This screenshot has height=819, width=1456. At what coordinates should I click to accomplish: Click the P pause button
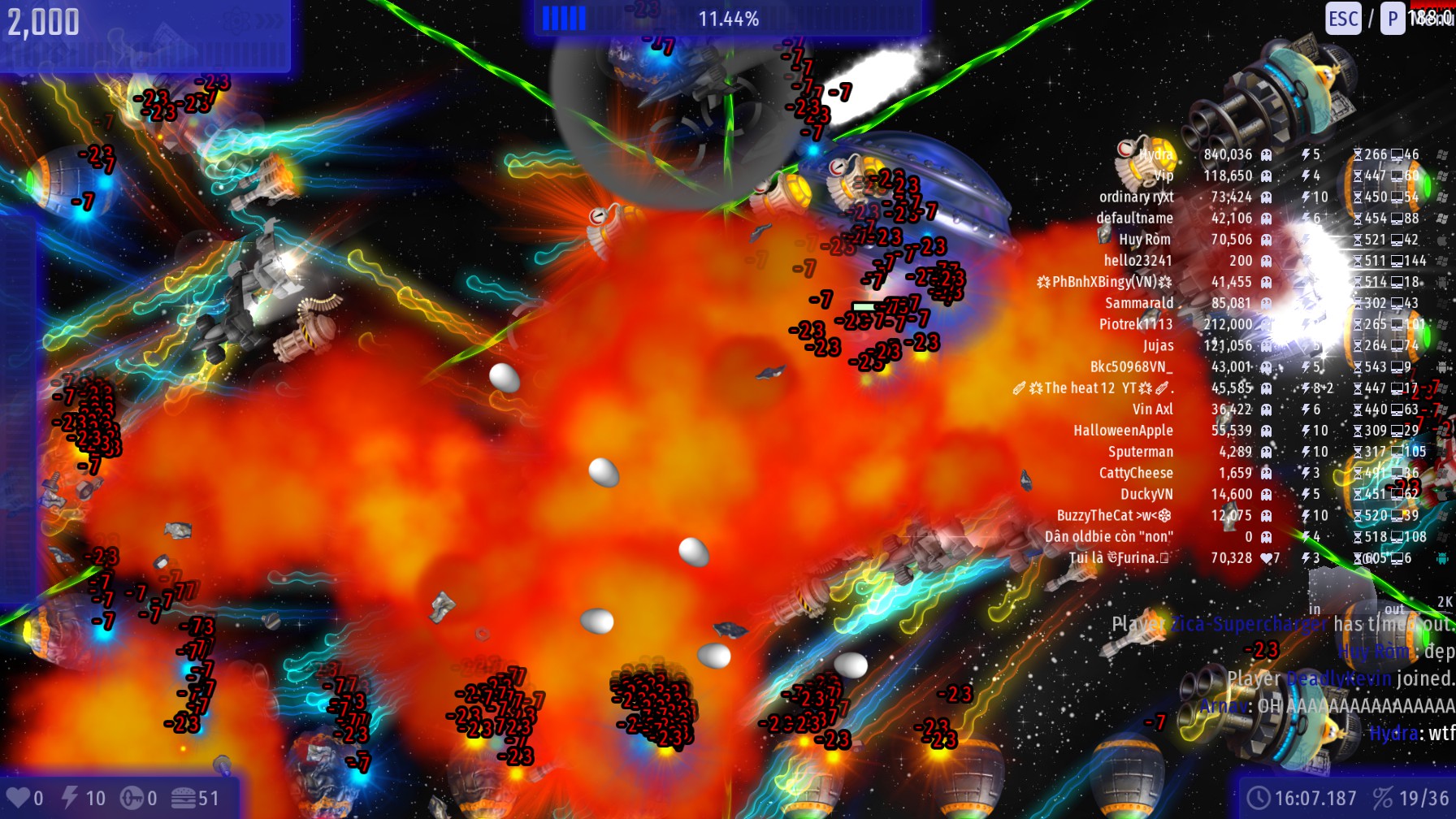coord(1393,19)
